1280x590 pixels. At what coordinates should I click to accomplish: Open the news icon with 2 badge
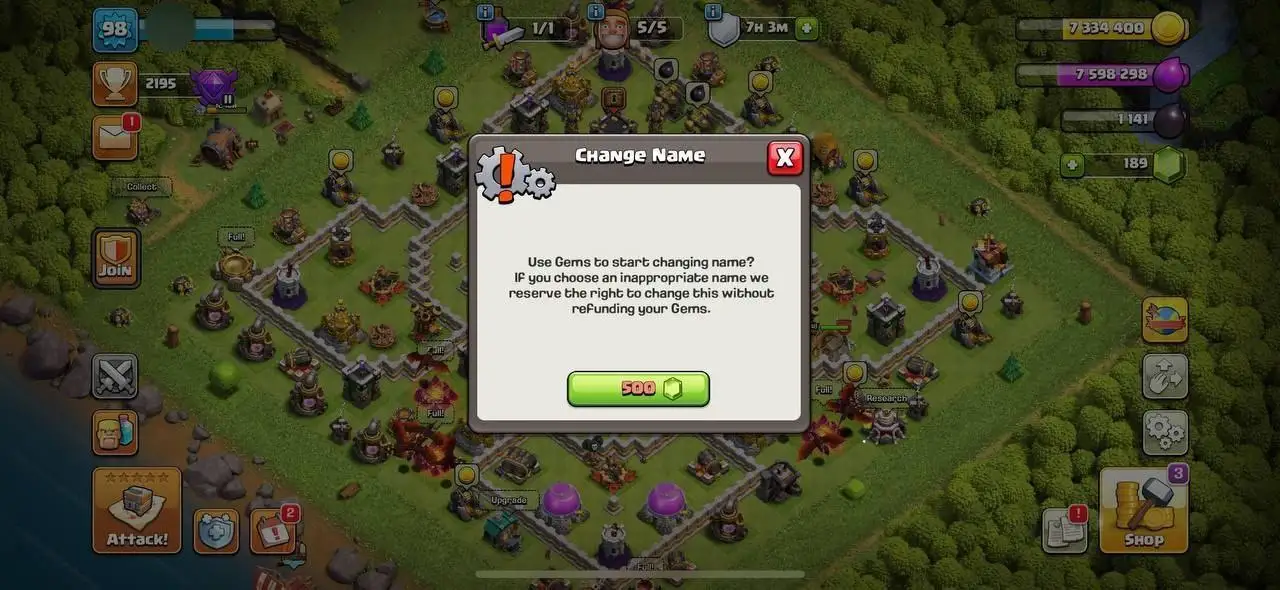click(x=271, y=531)
